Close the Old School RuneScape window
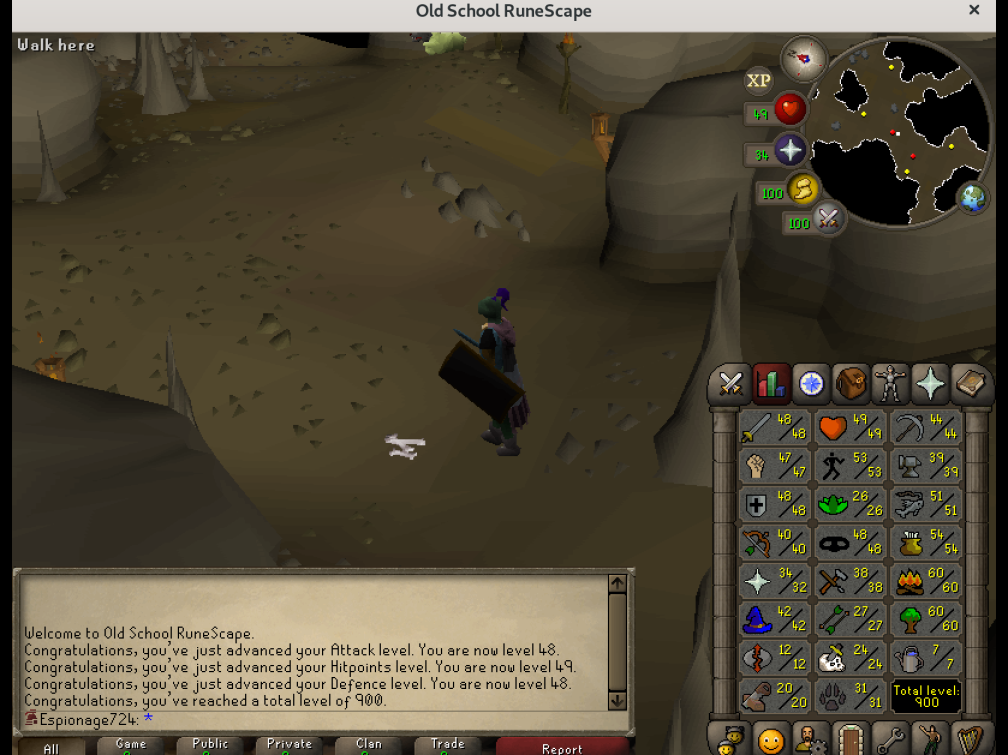The image size is (1008, 755). tap(974, 11)
